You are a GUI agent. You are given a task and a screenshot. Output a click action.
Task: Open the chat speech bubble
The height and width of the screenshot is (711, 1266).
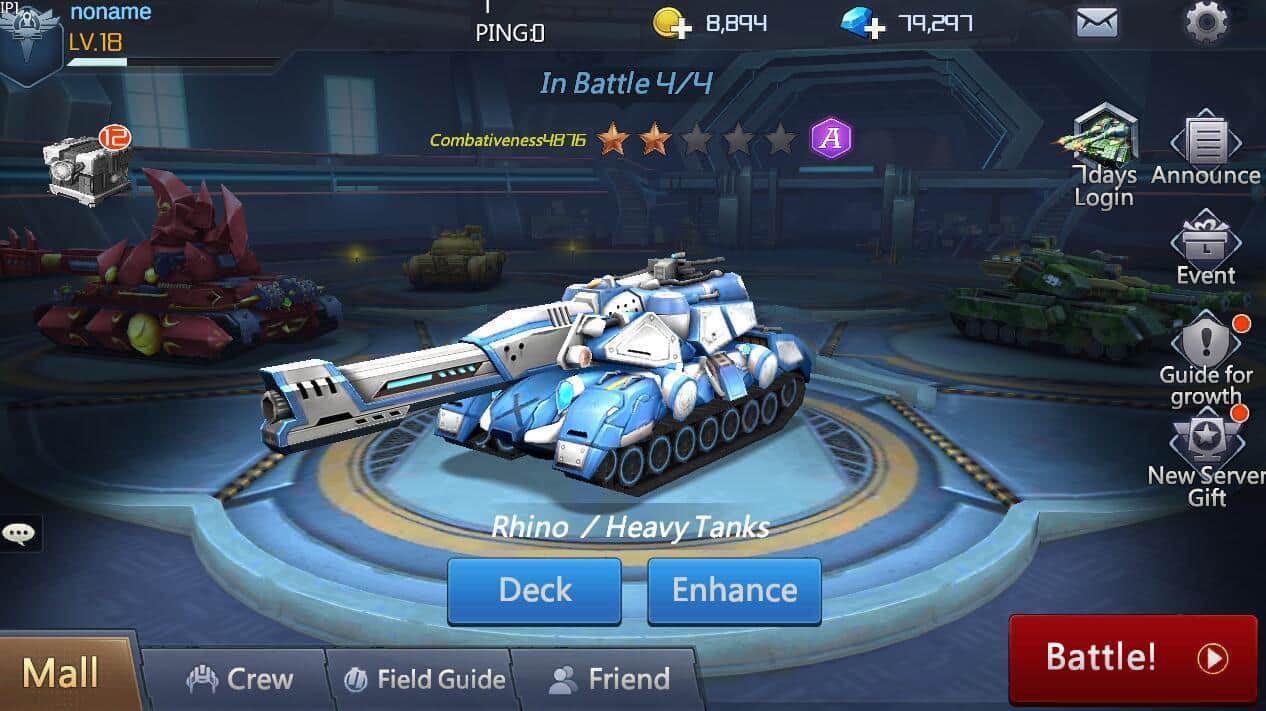(19, 533)
